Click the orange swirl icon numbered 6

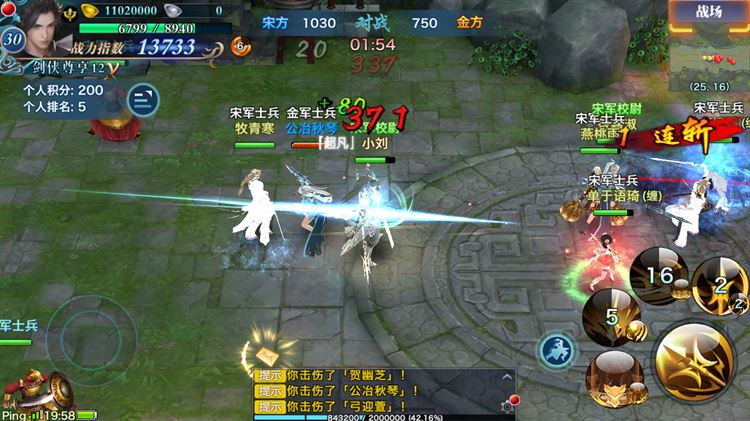240,46
